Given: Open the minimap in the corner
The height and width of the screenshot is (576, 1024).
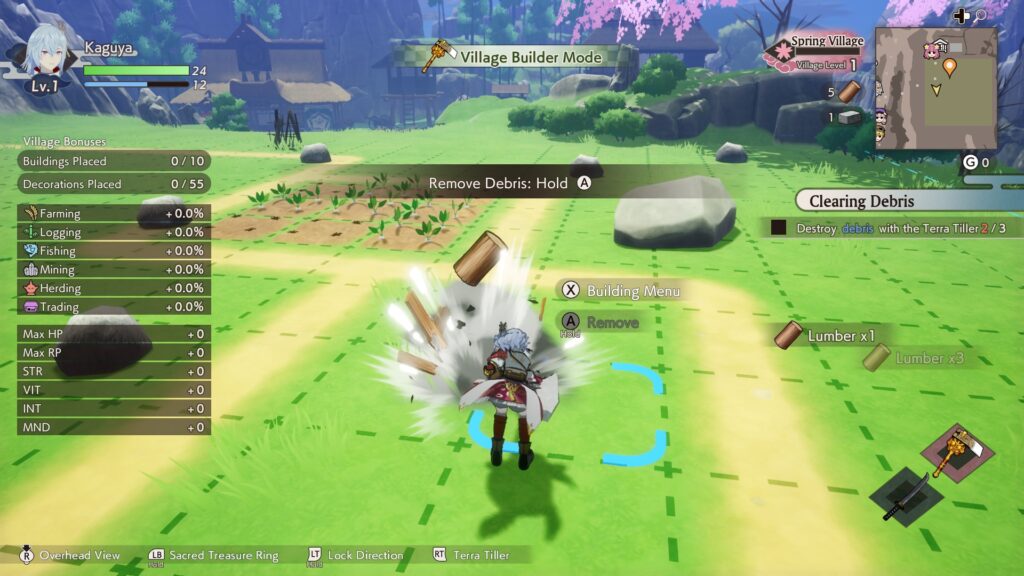Looking at the screenshot, I should pyautogui.click(x=935, y=88).
